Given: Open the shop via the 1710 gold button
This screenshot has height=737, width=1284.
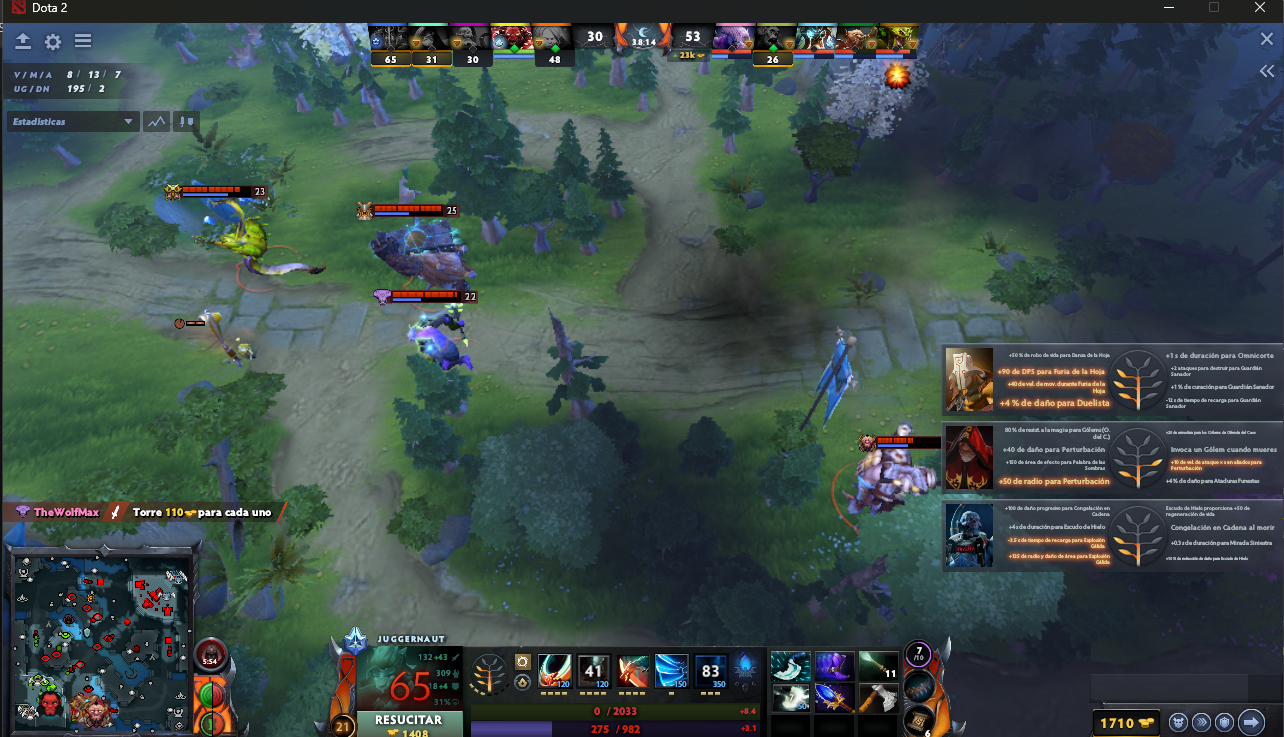Looking at the screenshot, I should point(1124,722).
